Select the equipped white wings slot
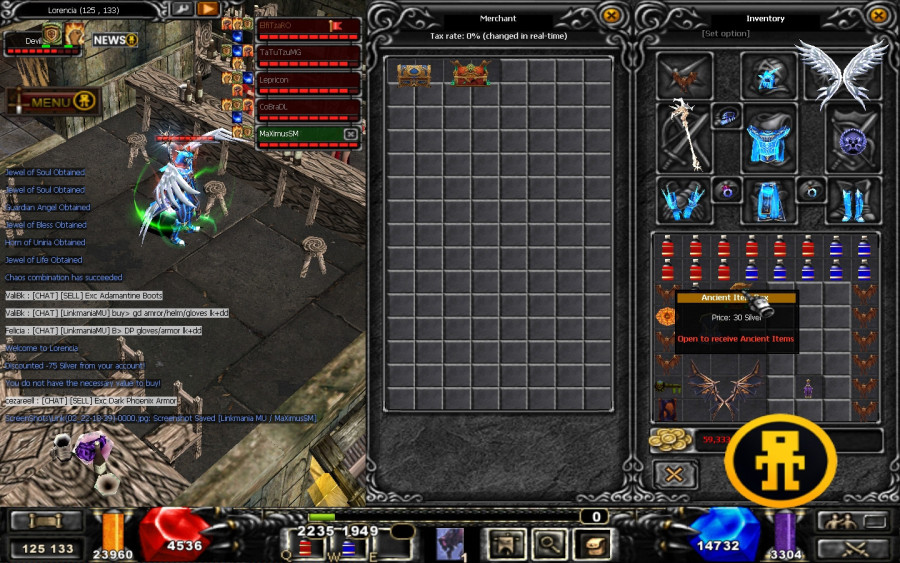900x563 pixels. tap(841, 74)
